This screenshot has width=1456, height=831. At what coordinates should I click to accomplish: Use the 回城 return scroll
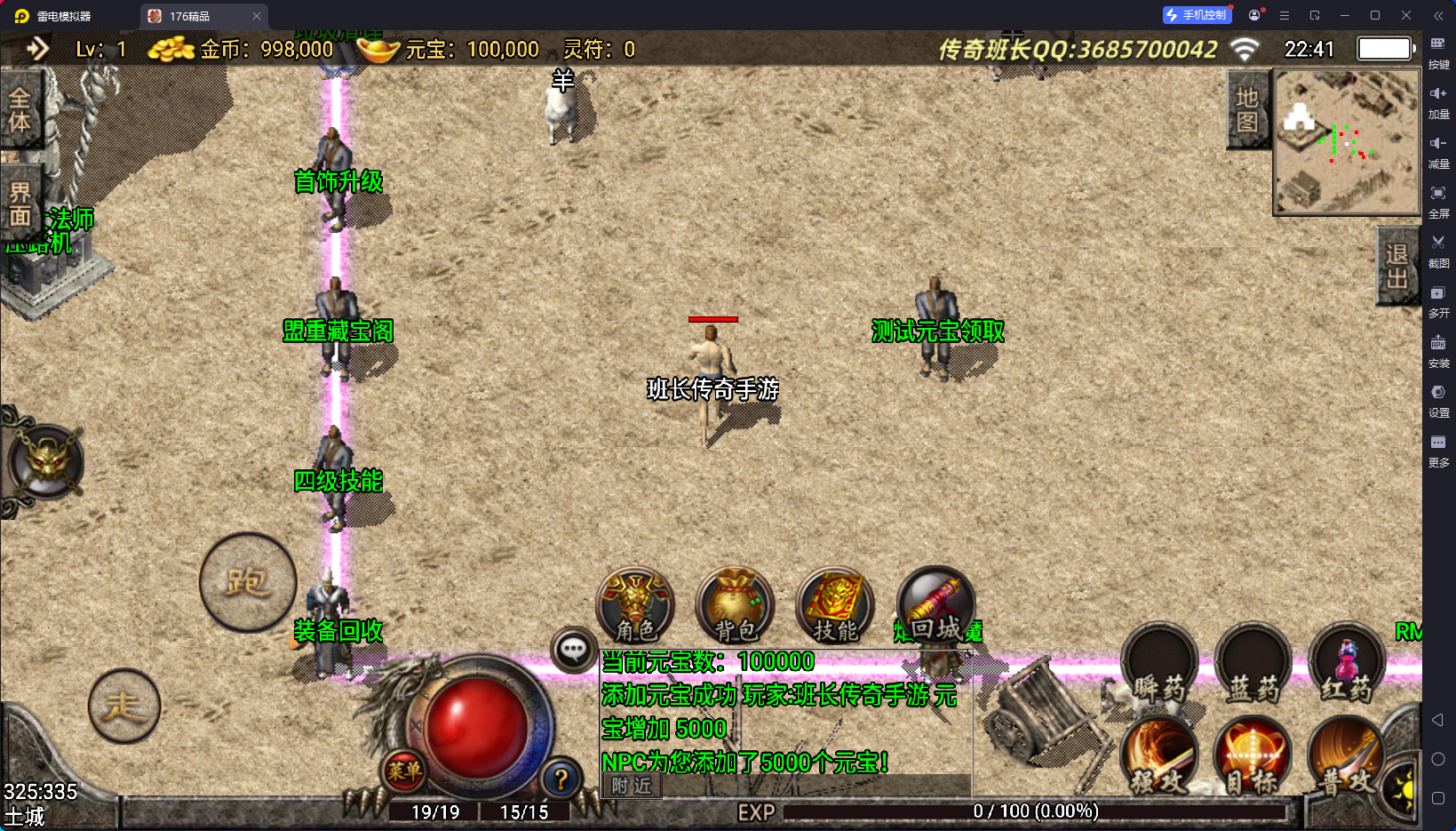pos(935,605)
